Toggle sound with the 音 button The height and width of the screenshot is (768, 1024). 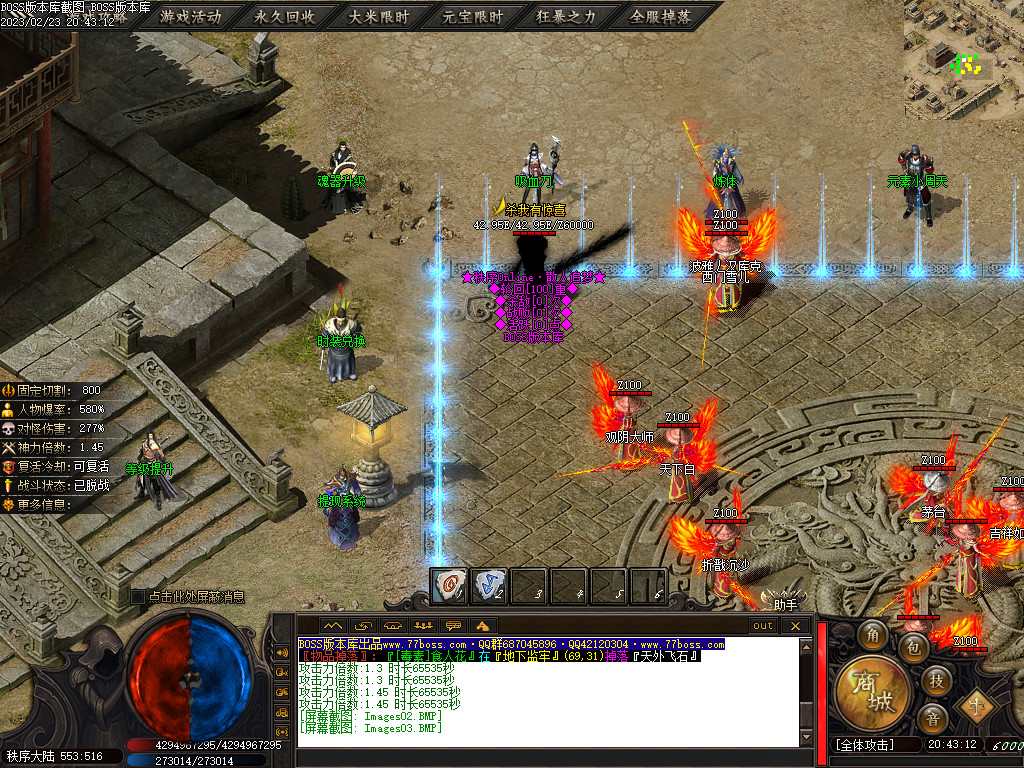(x=933, y=717)
